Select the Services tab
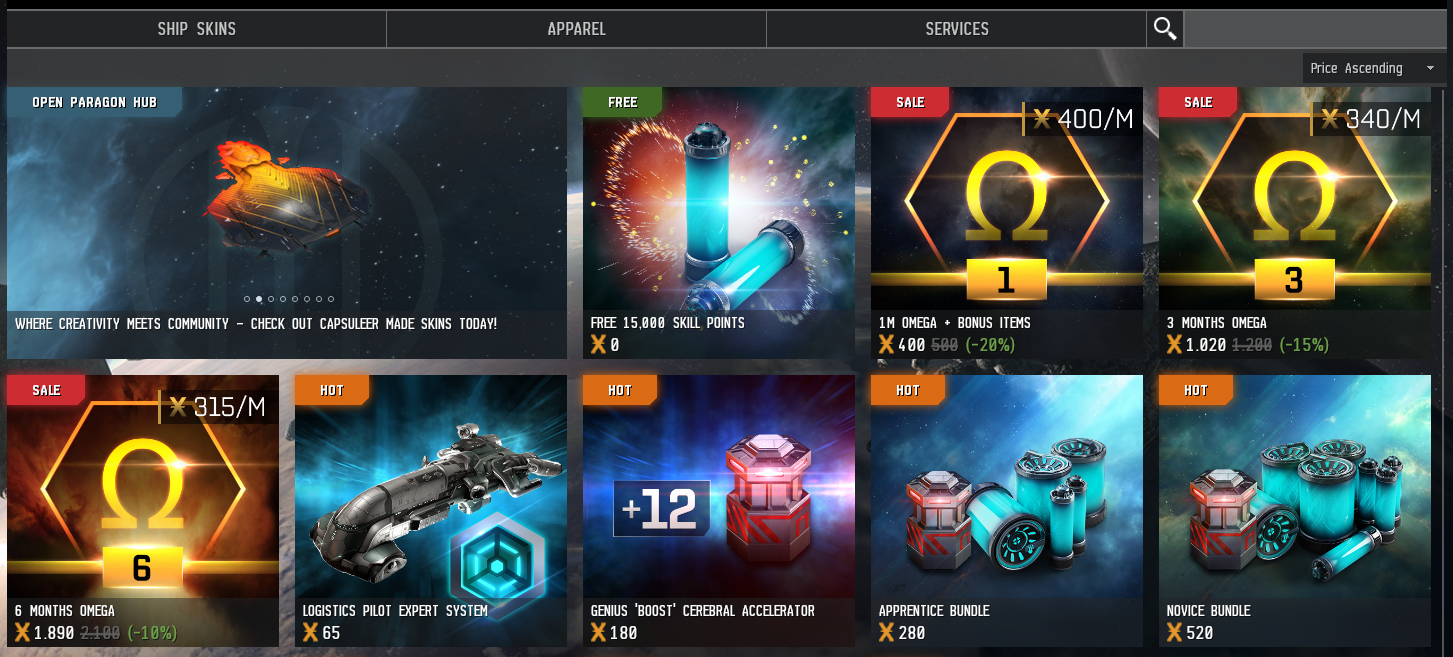This screenshot has height=657, width=1453. point(956,29)
